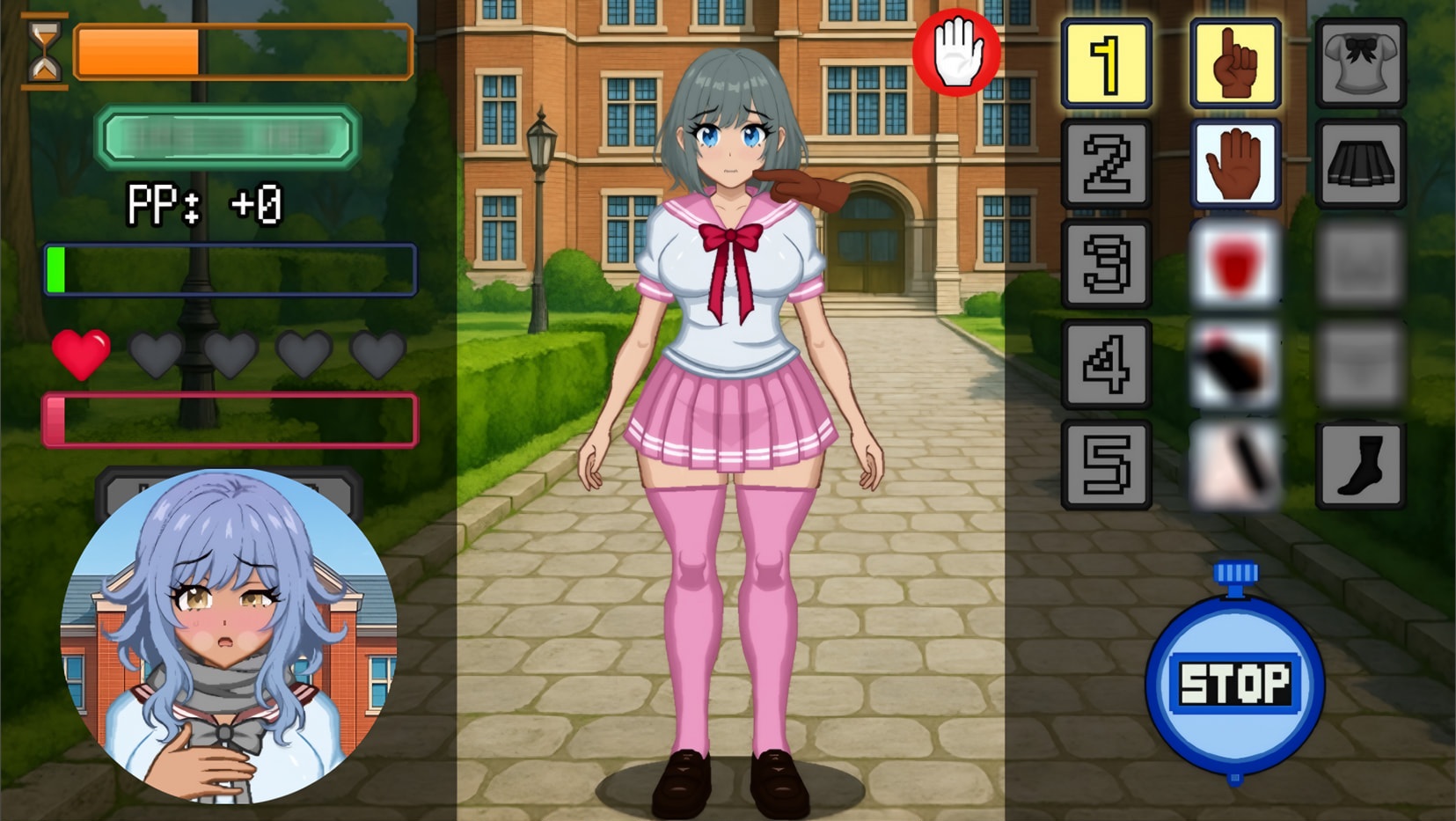Click the red circle white hand icon
1456x821 pixels.
pyautogui.click(x=956, y=52)
